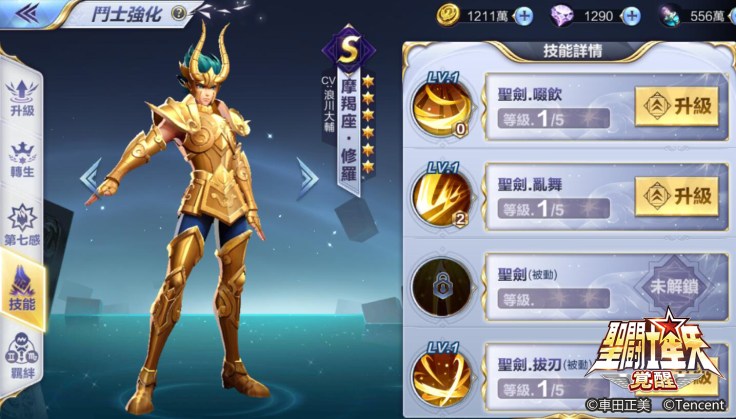Open the 第七感 tab
Screen dimensions: 736x419
22,221
